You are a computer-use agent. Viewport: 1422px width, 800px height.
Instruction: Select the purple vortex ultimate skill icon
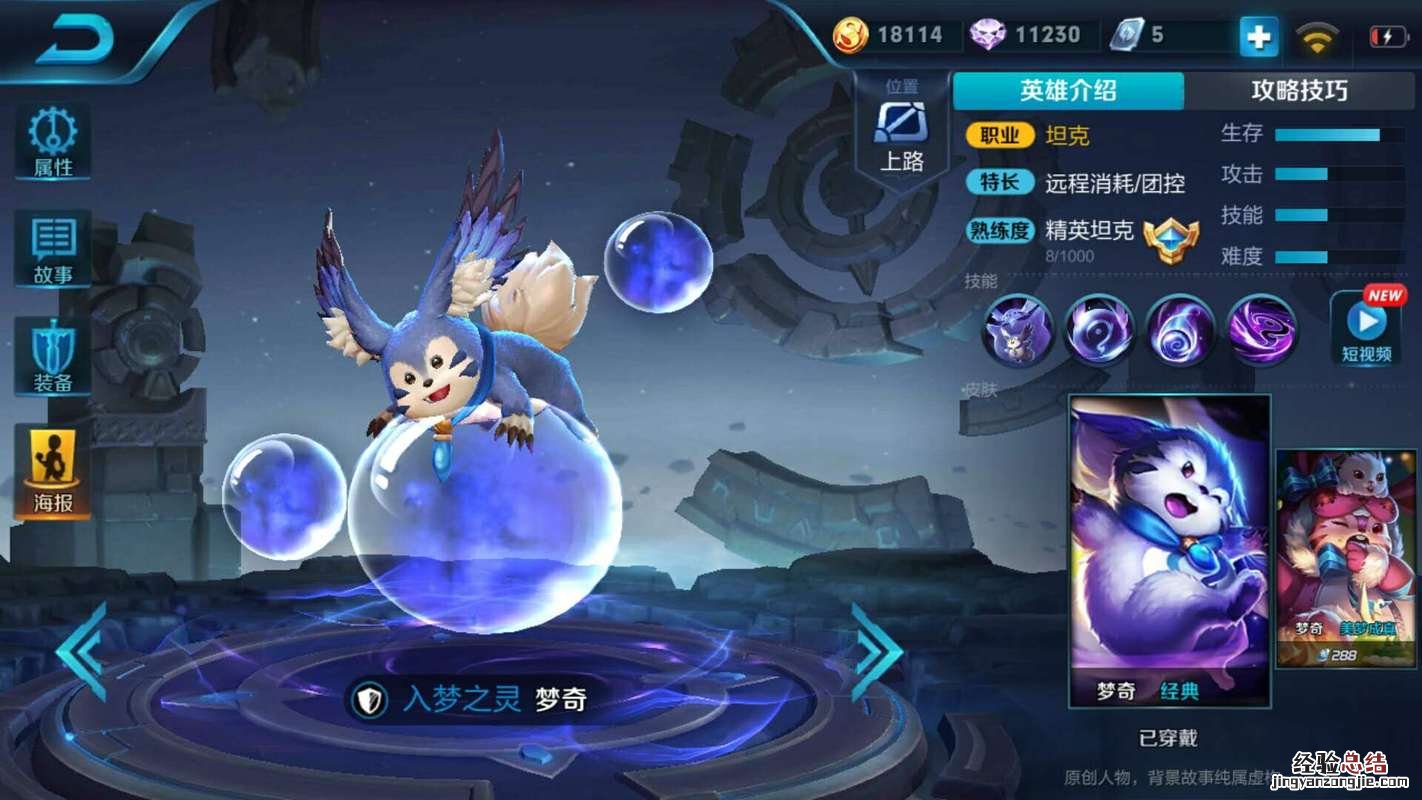click(x=1262, y=329)
